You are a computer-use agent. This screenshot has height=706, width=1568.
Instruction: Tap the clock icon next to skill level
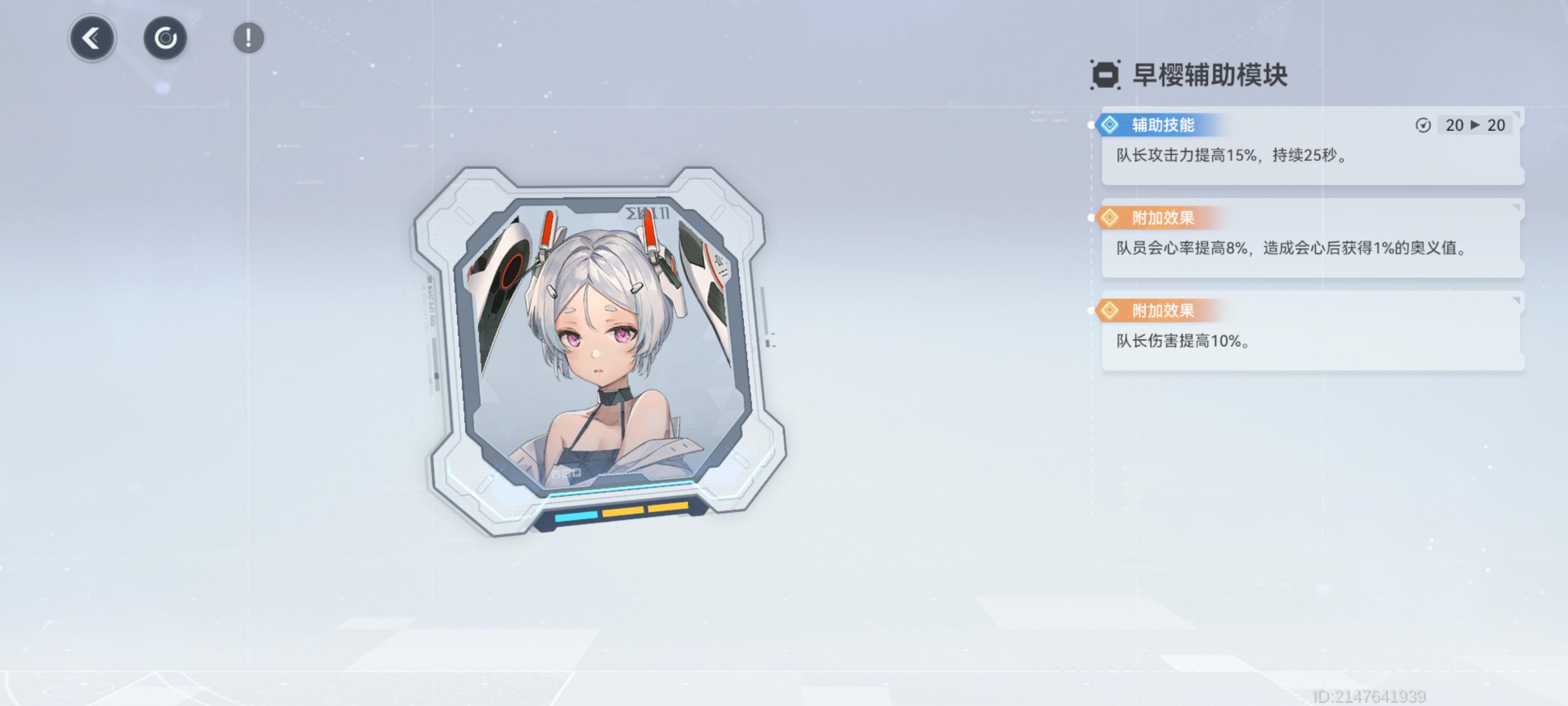tap(1424, 126)
